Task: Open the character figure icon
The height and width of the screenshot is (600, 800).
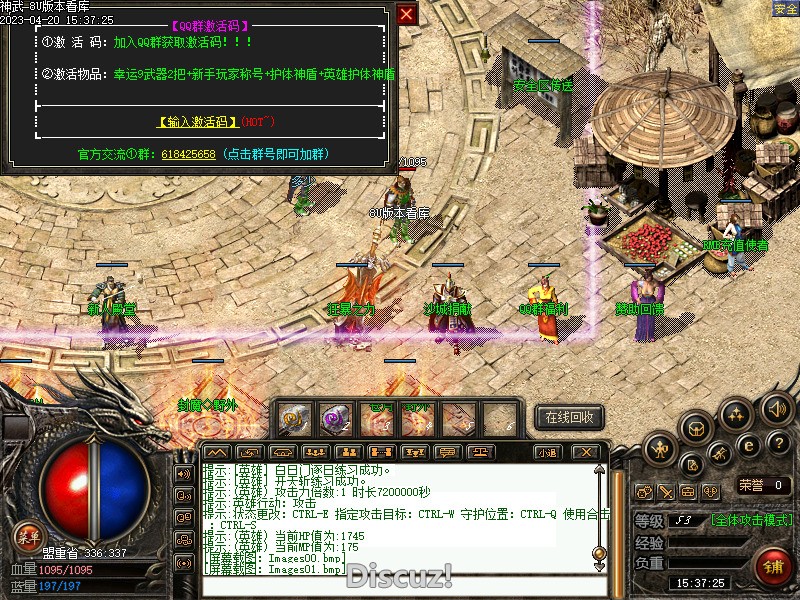Action: tap(659, 450)
